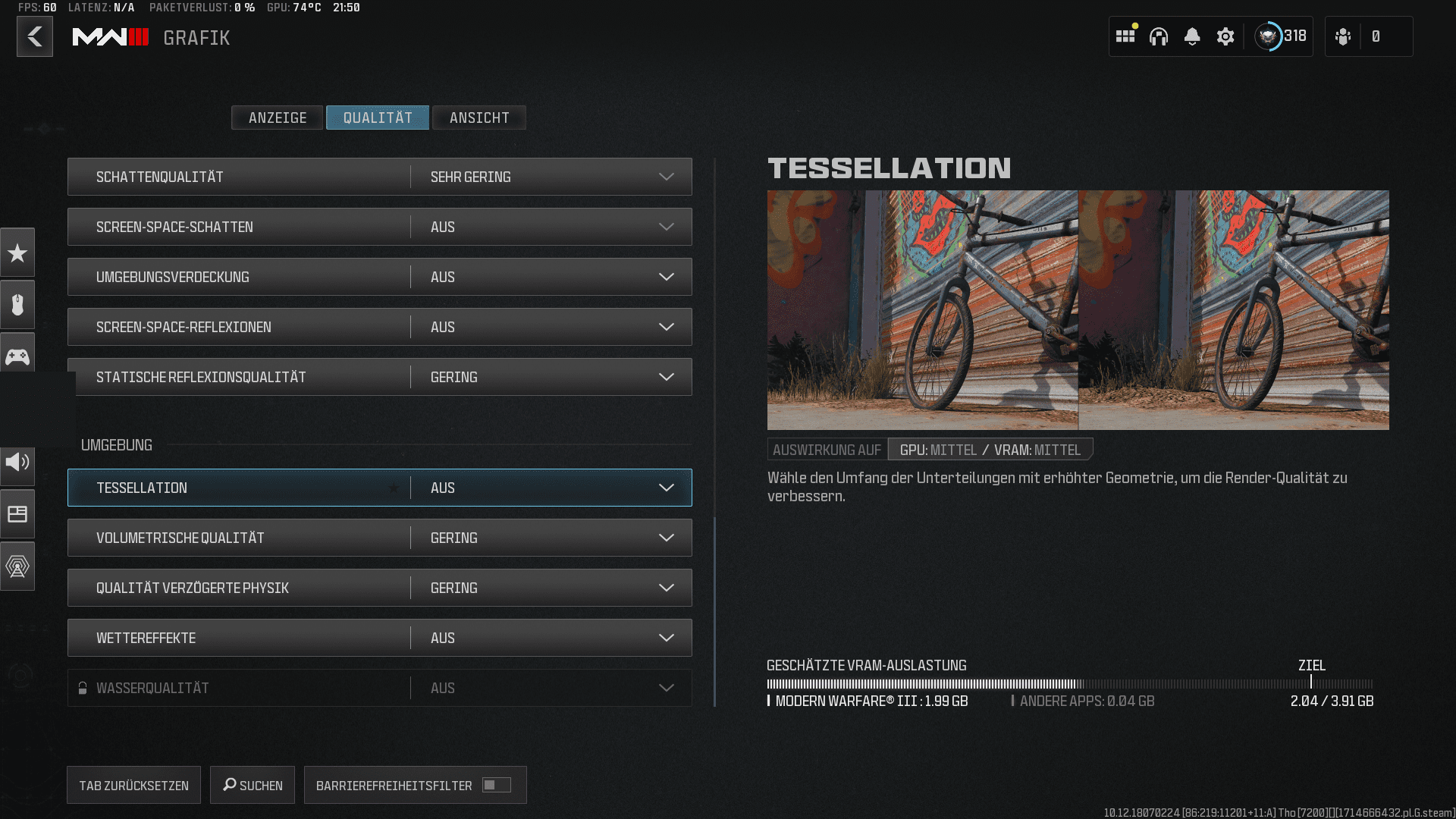Viewport: 1456px width, 819px height.
Task: Open the Wettereffekte dropdown
Action: [x=551, y=638]
